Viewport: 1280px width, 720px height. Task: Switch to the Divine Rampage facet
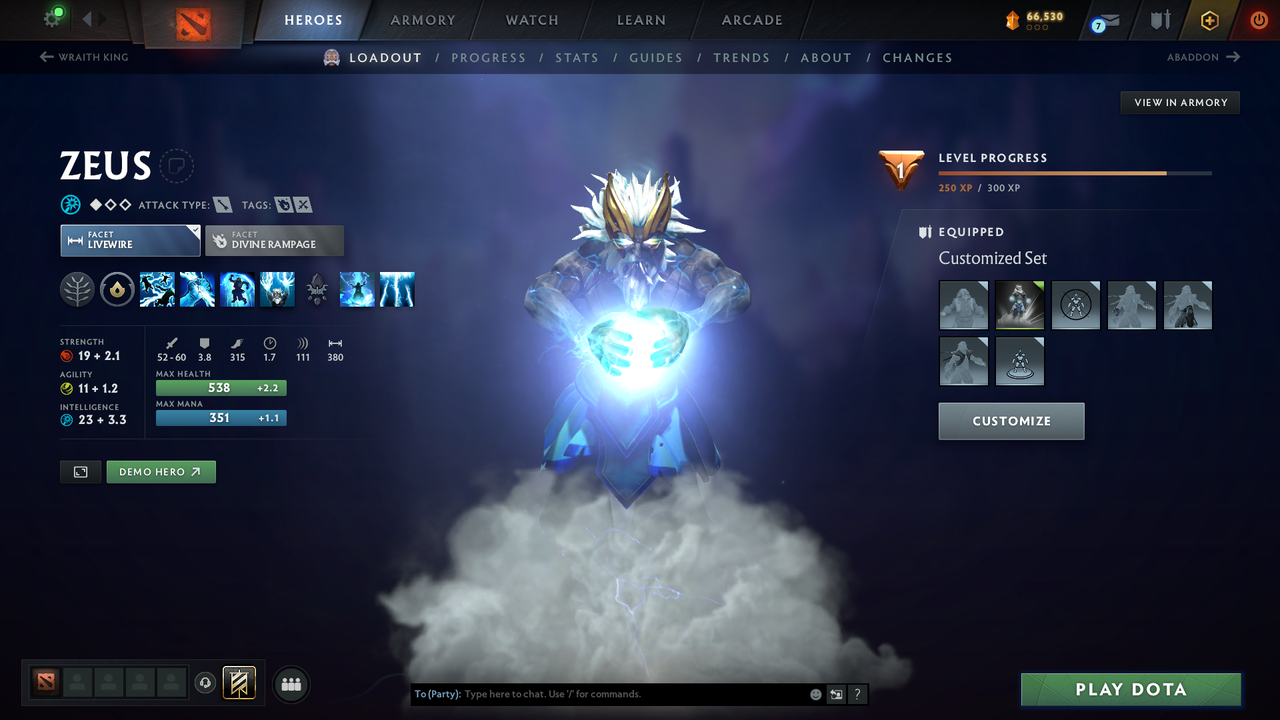coord(274,240)
